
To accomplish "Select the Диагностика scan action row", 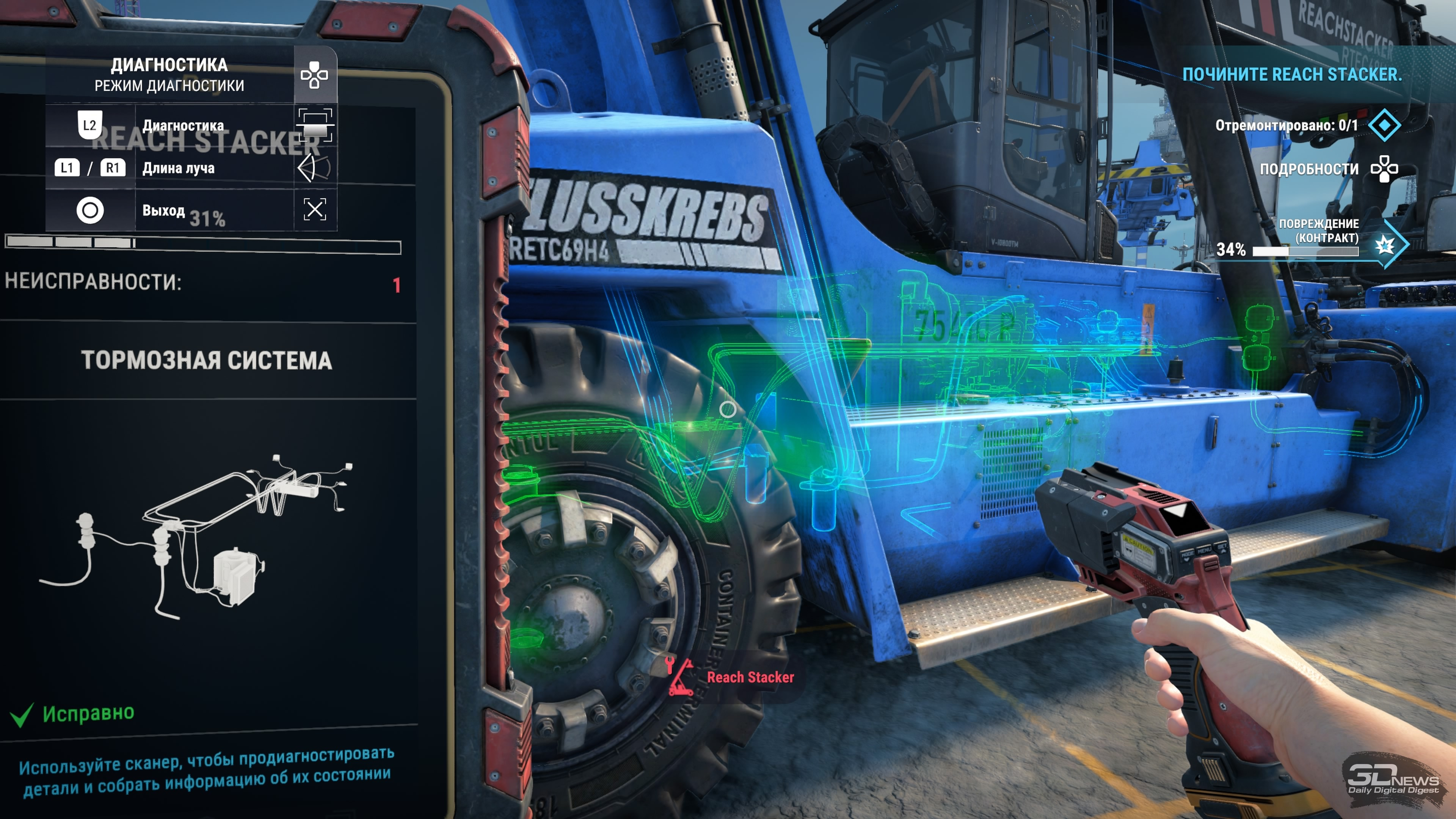I will [182, 126].
